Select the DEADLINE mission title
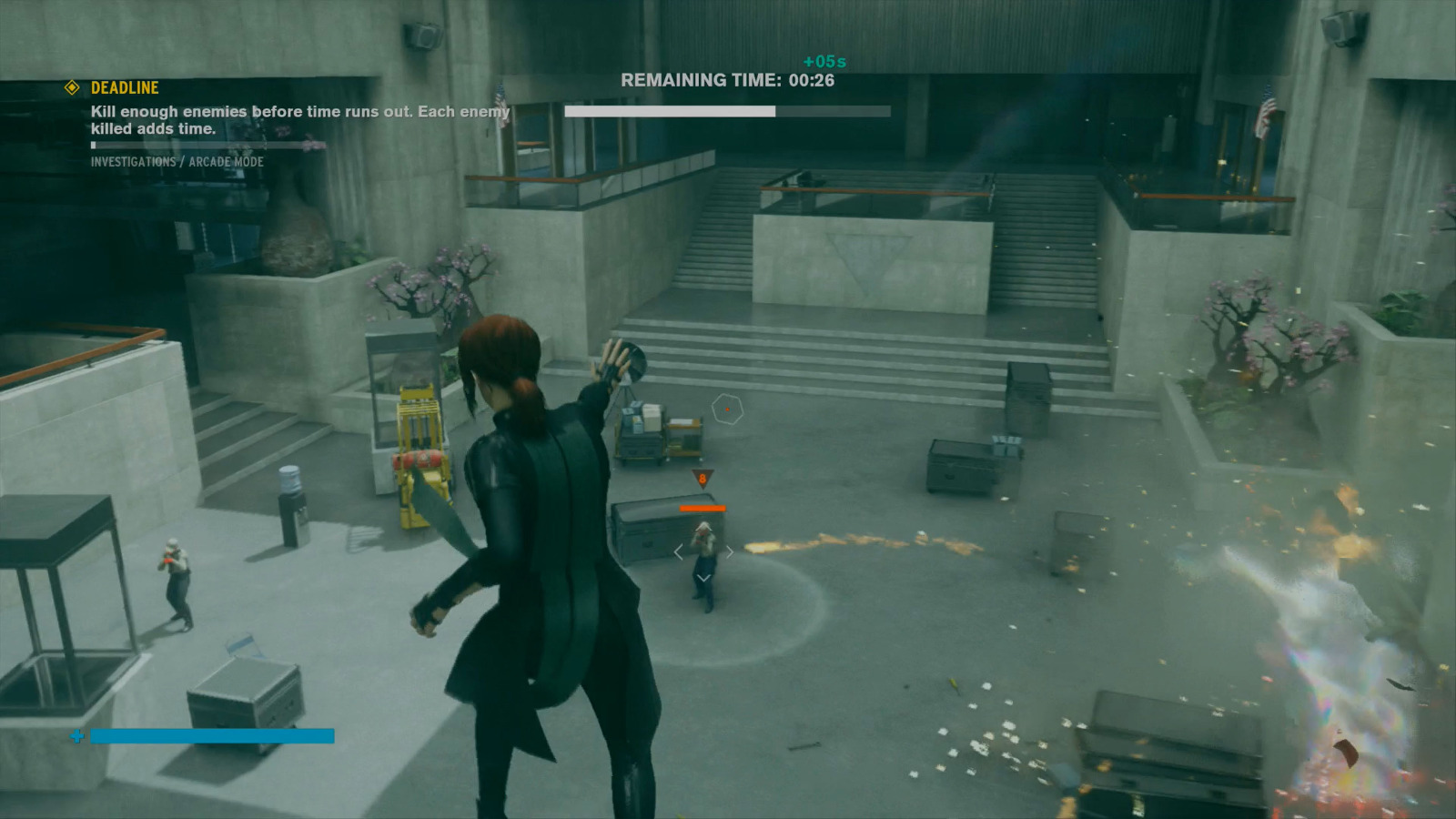1456x819 pixels. tap(123, 89)
